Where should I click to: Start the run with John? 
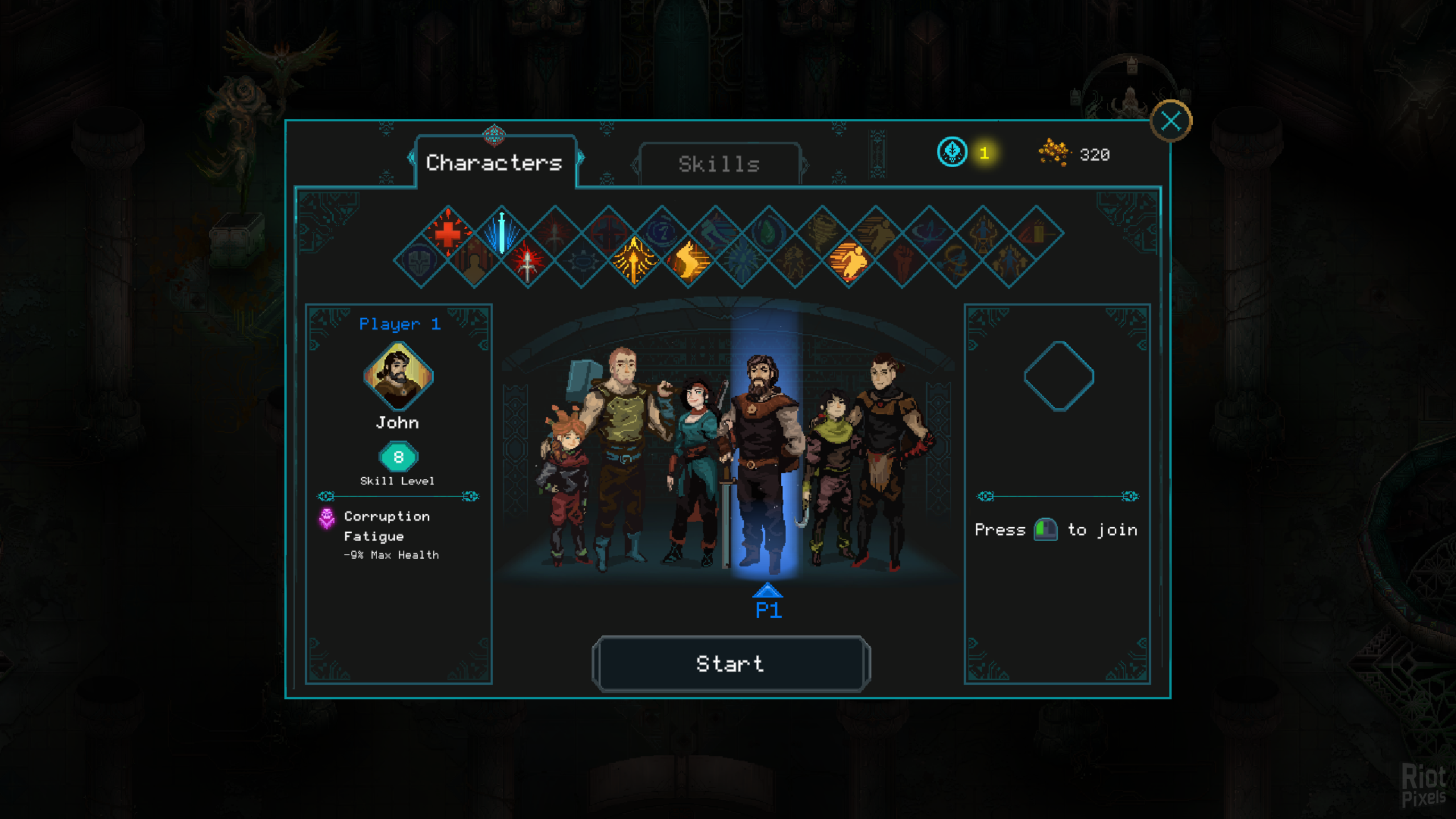tap(730, 664)
